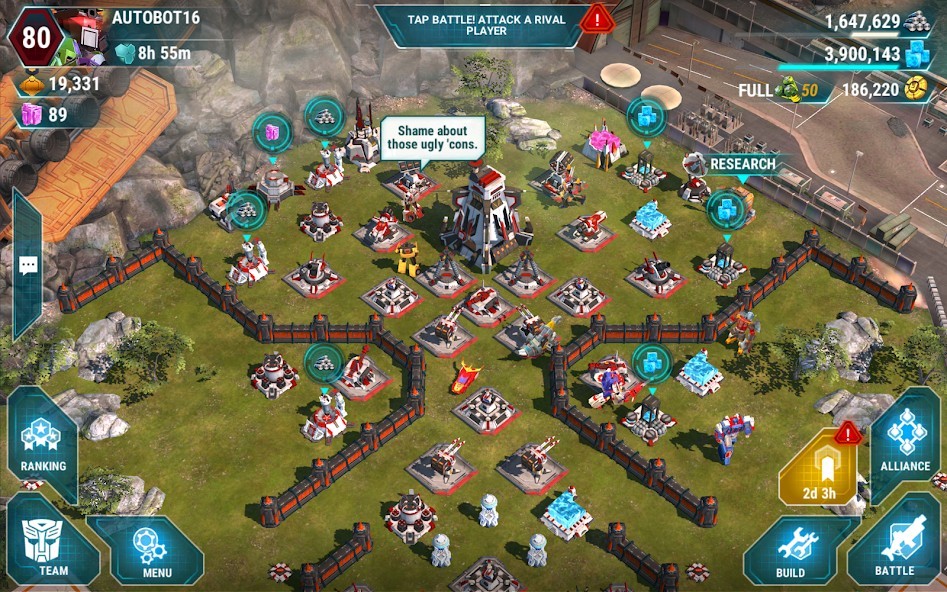Dismiss the 'Shame about those ugly 'cons' speech bubble
The image size is (947, 592).
[x=433, y=138]
